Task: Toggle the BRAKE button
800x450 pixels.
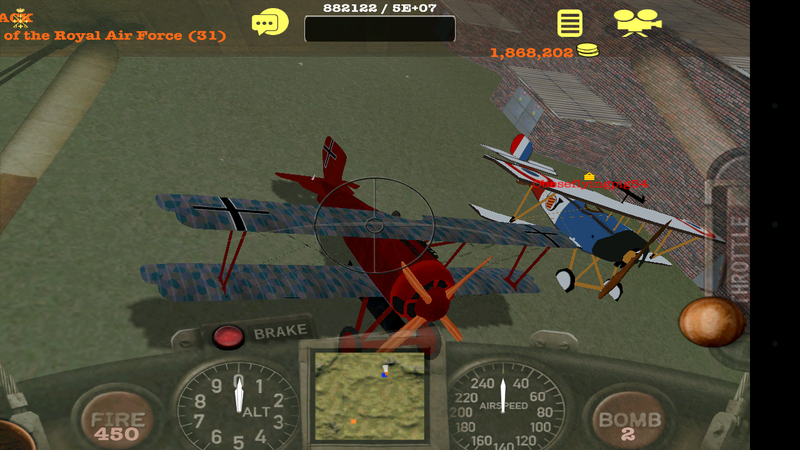Action: pyautogui.click(x=229, y=335)
